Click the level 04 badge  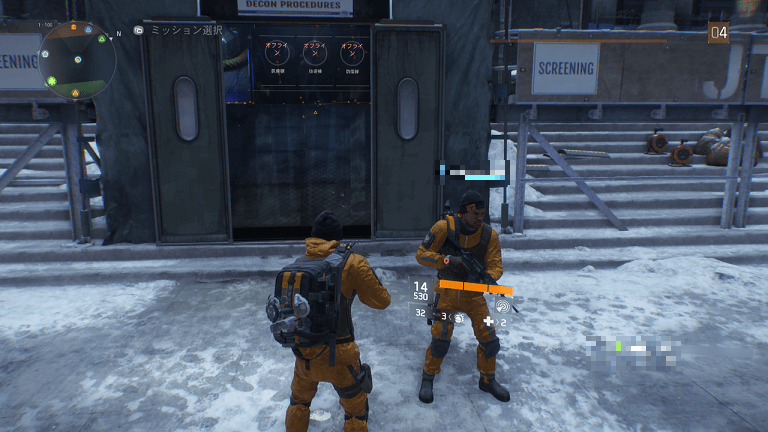(718, 33)
